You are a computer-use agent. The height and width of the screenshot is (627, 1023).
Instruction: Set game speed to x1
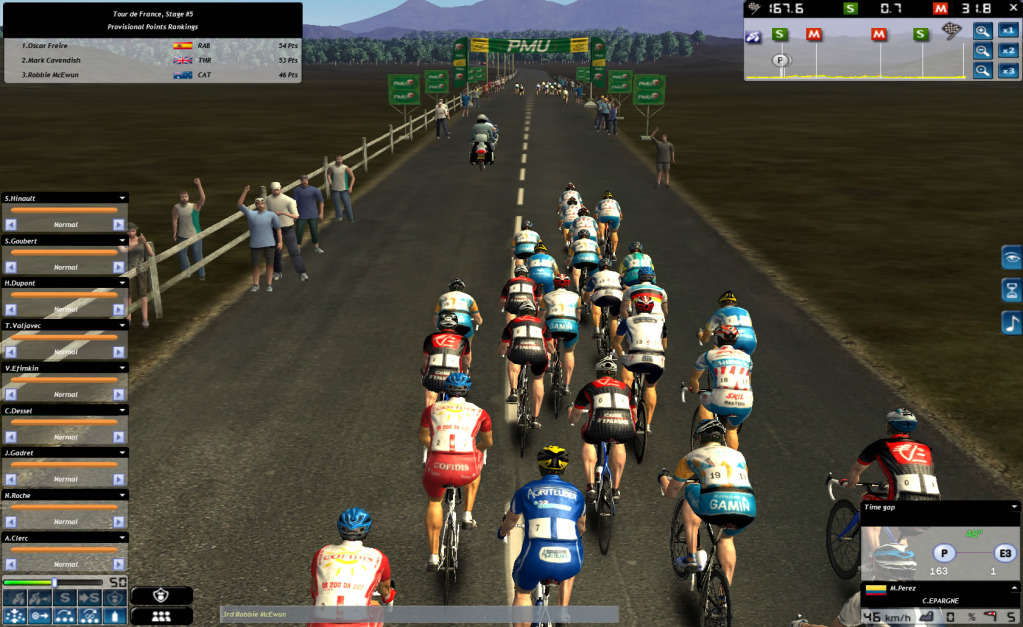[1008, 31]
